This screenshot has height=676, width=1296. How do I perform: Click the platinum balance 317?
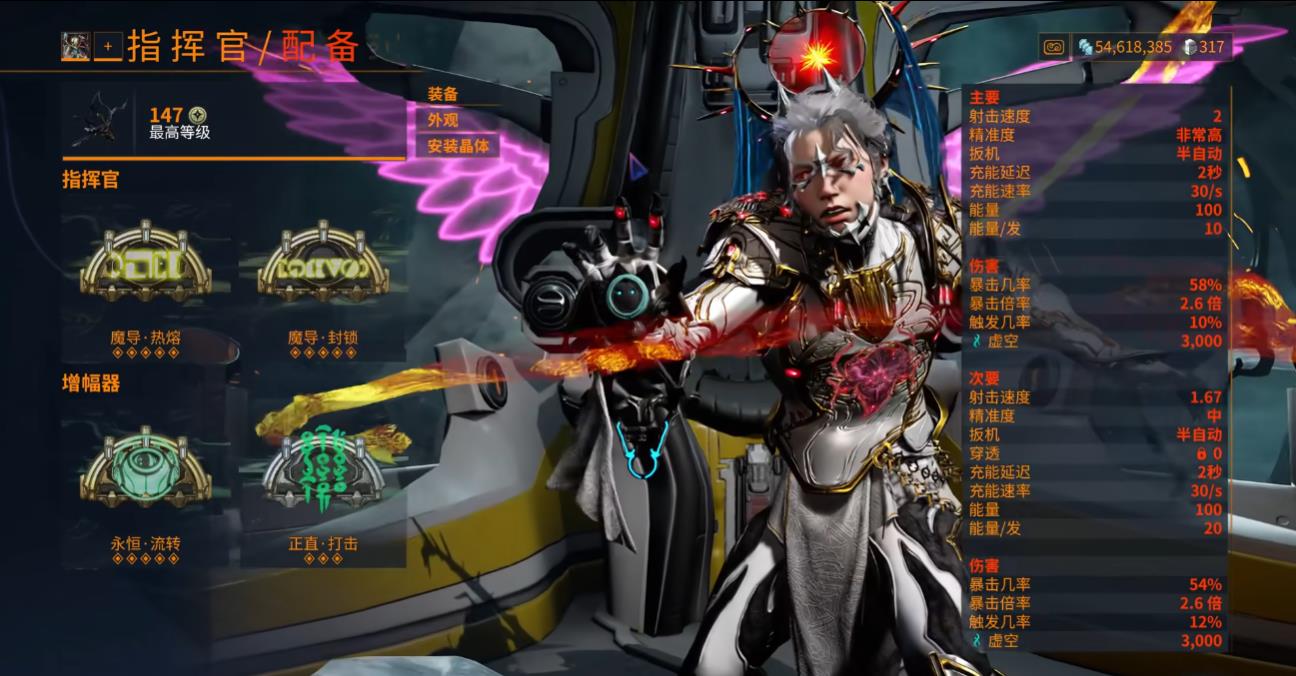coord(1204,47)
